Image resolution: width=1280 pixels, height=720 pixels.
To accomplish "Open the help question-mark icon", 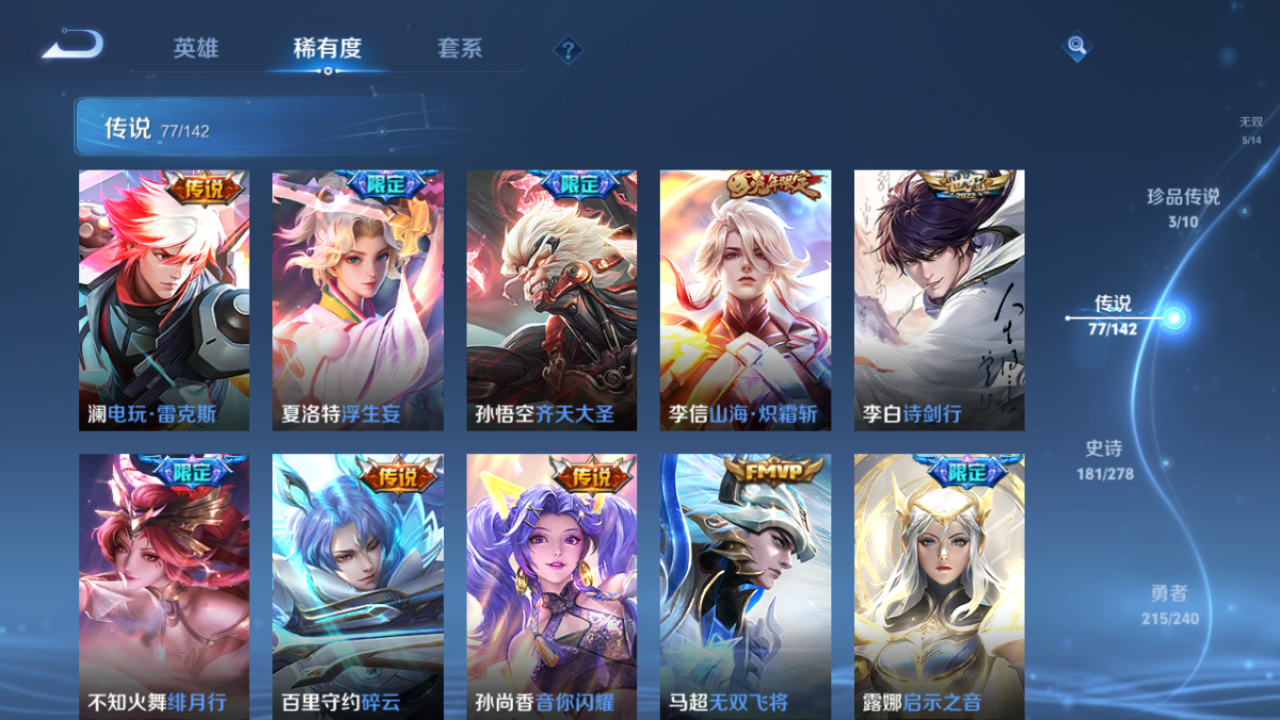I will pos(566,48).
